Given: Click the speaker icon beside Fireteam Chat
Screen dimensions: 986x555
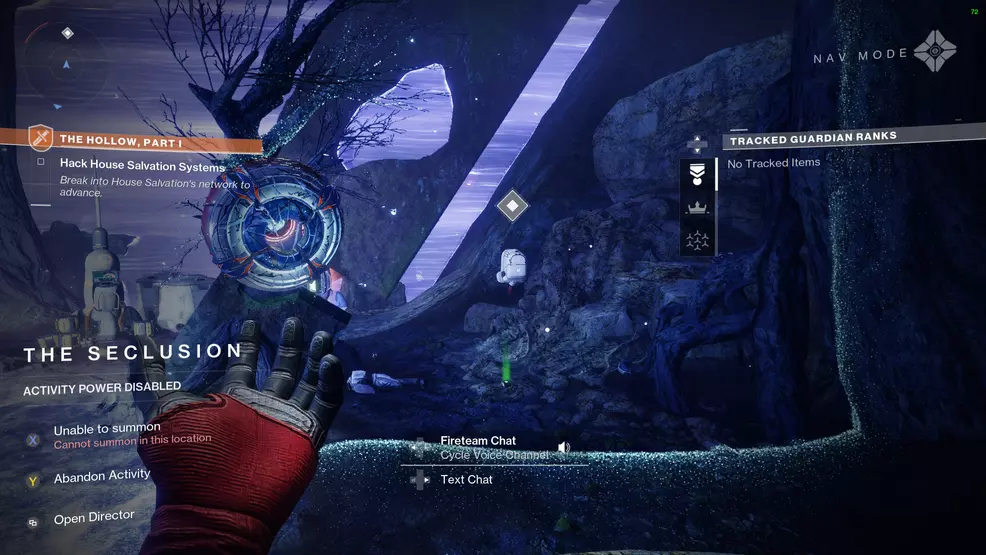Looking at the screenshot, I should point(564,447).
